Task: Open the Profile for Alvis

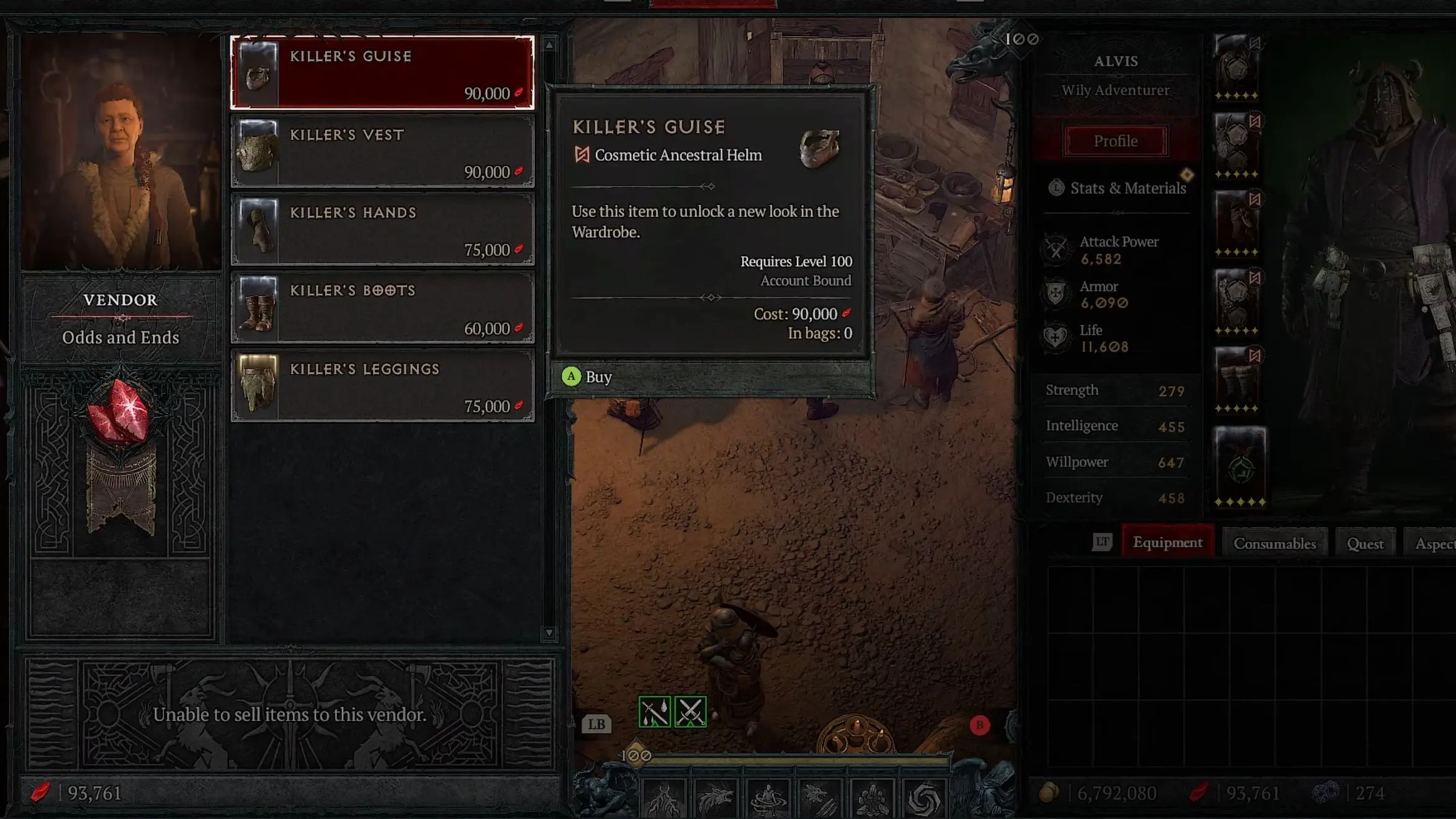Action: pos(1115,140)
